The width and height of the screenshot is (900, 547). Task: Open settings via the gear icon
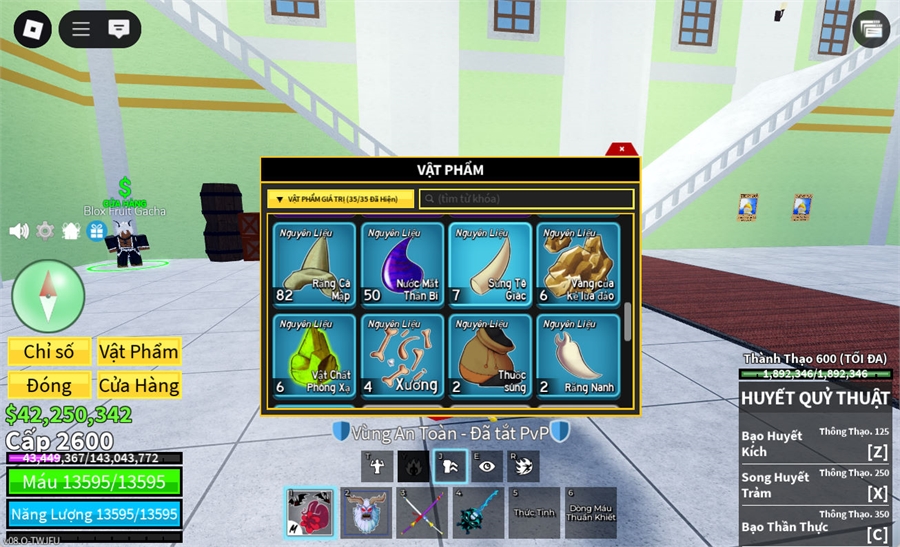[45, 231]
